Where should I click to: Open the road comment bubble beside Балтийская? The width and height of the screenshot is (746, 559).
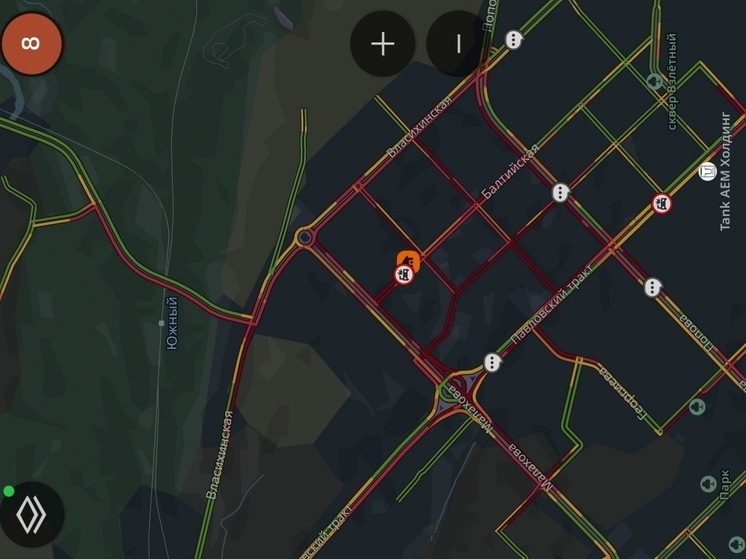tap(561, 192)
